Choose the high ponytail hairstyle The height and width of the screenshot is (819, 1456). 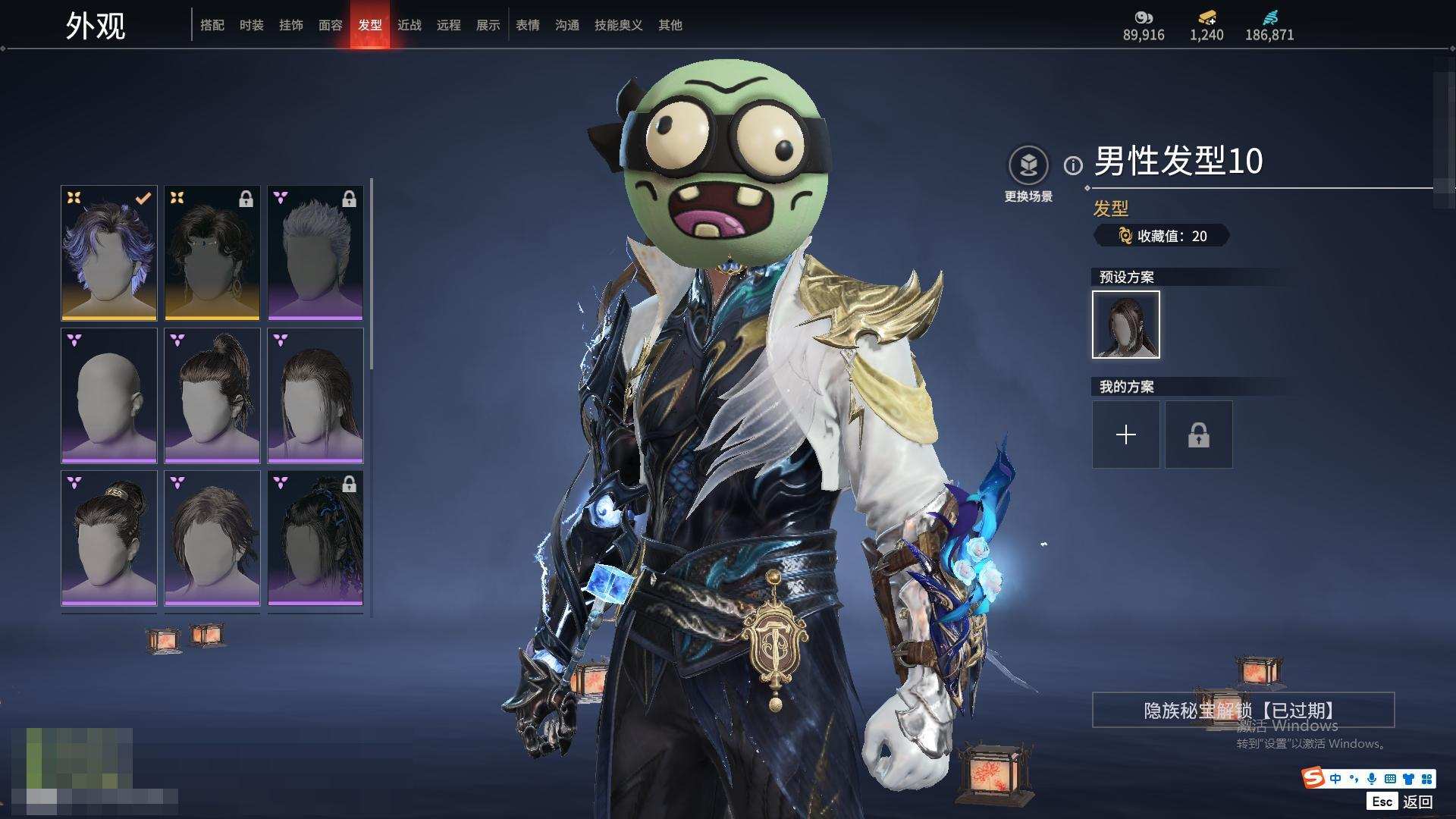pyautogui.click(x=212, y=396)
